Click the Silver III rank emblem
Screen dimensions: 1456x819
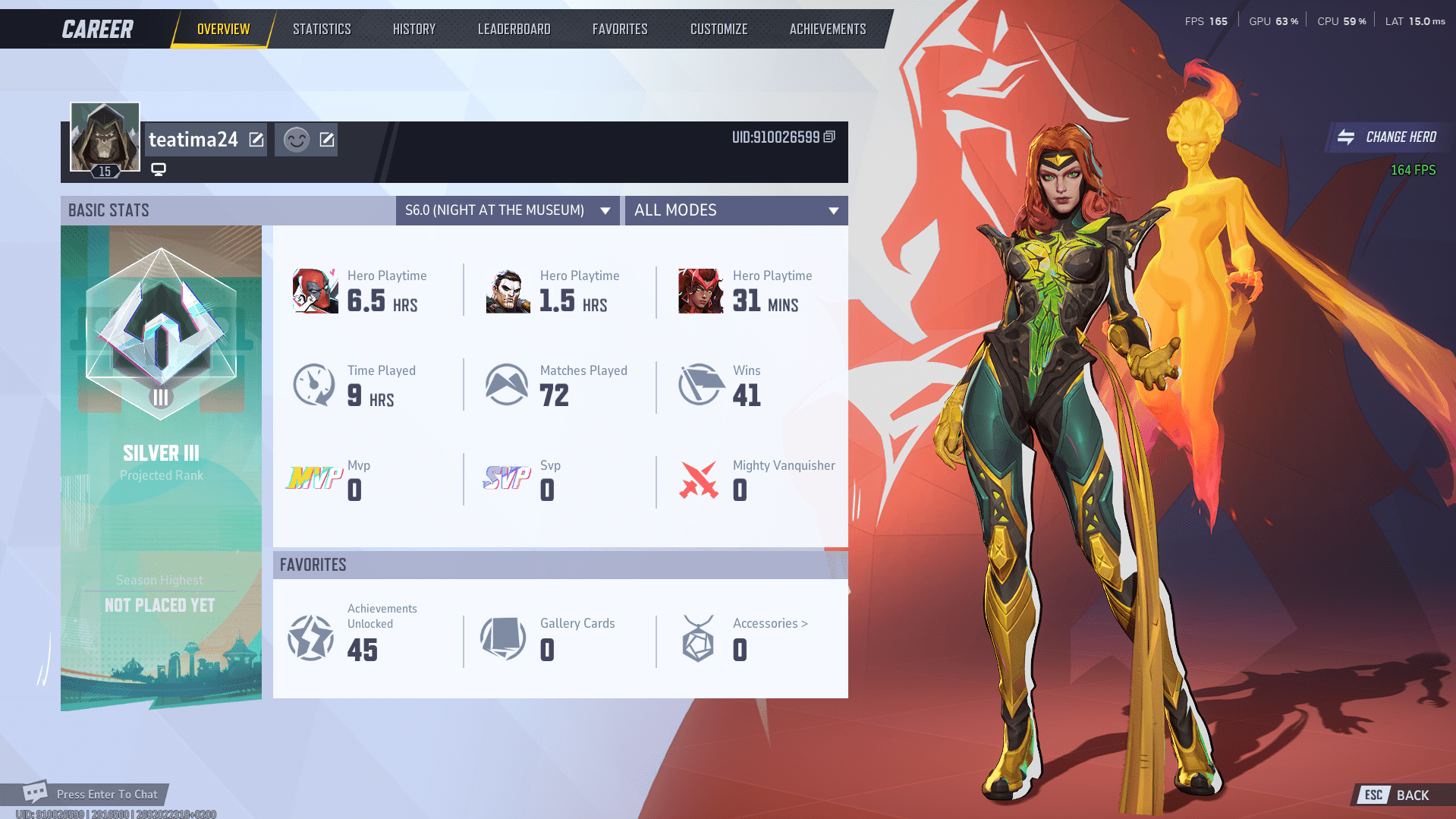point(160,334)
